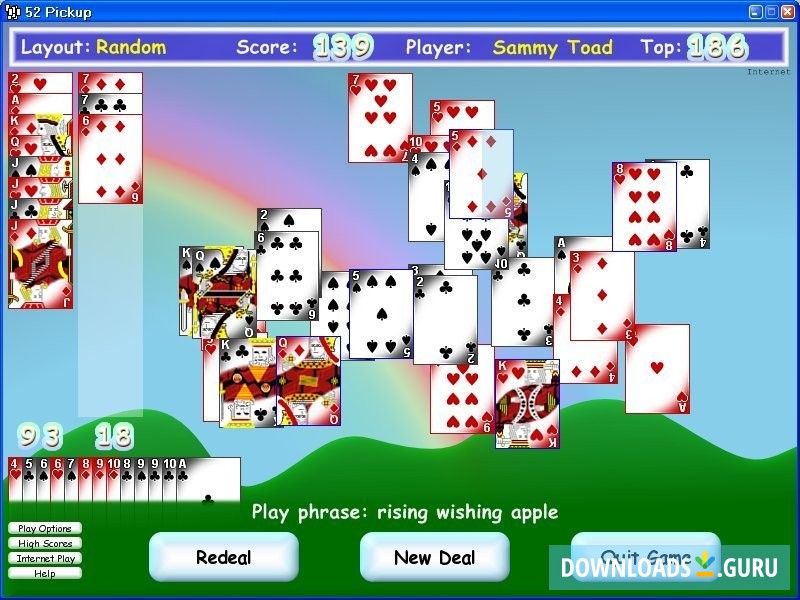Open Play Options
Image resolution: width=800 pixels, height=600 pixels.
pos(45,528)
